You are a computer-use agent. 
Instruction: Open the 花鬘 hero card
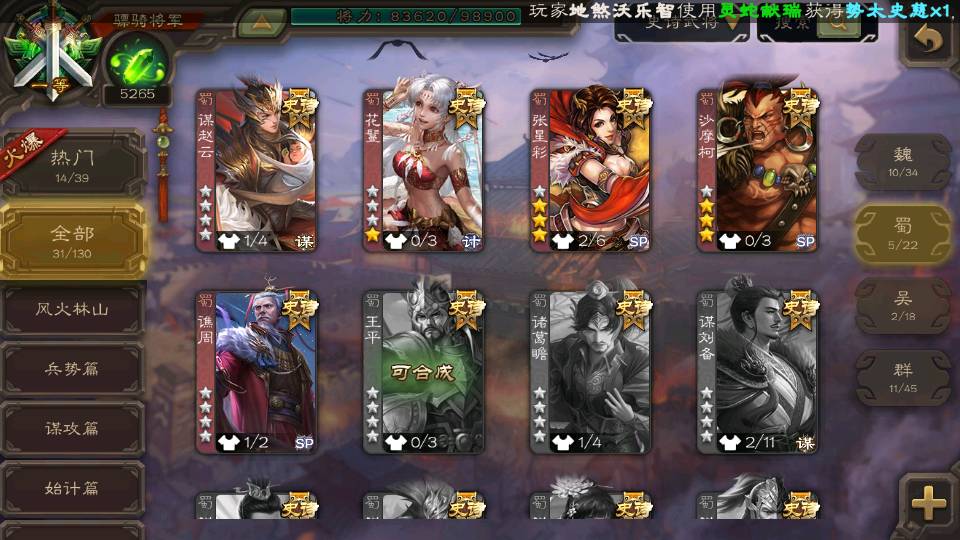423,170
